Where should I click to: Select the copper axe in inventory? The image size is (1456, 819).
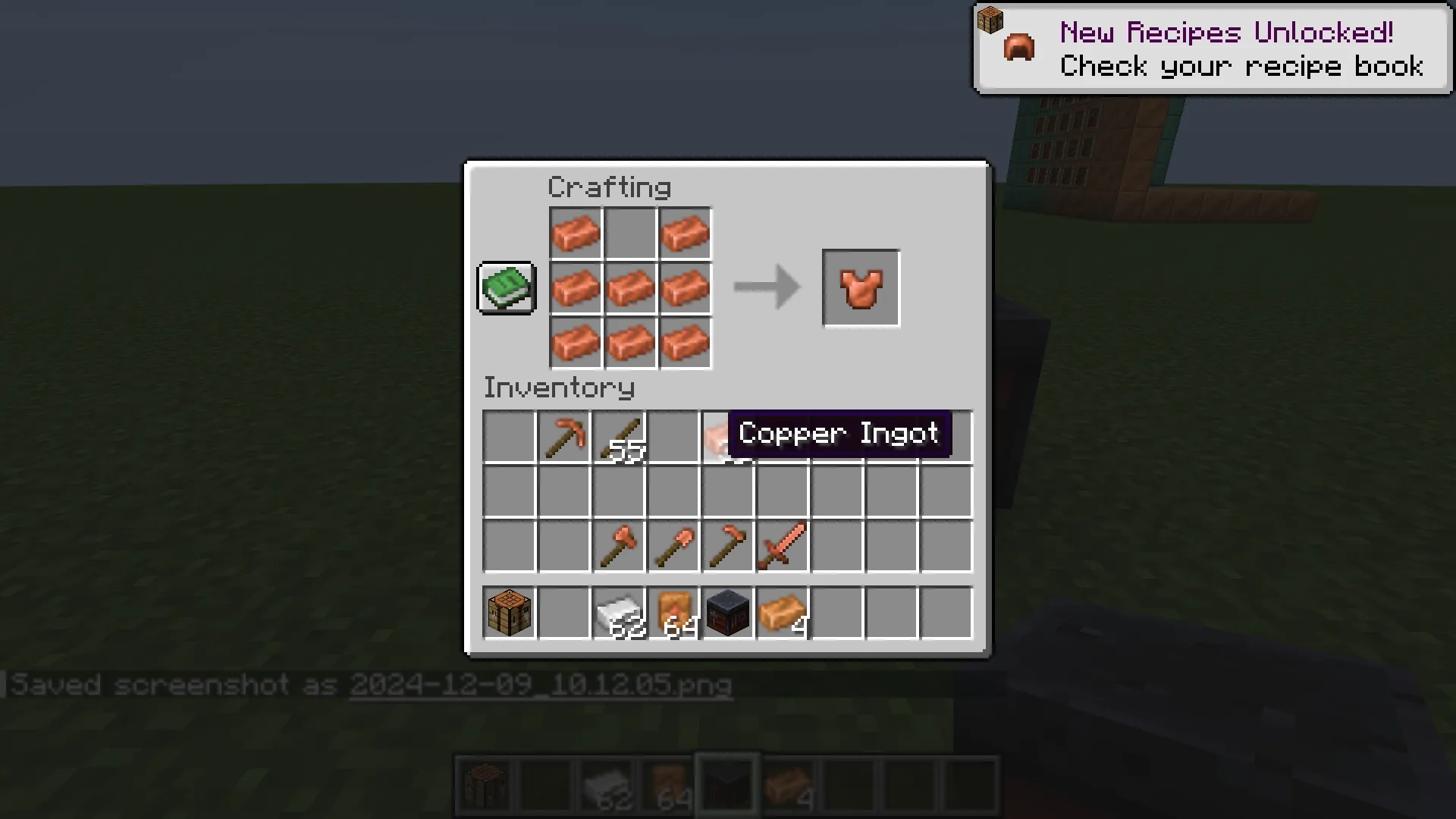[x=618, y=548]
